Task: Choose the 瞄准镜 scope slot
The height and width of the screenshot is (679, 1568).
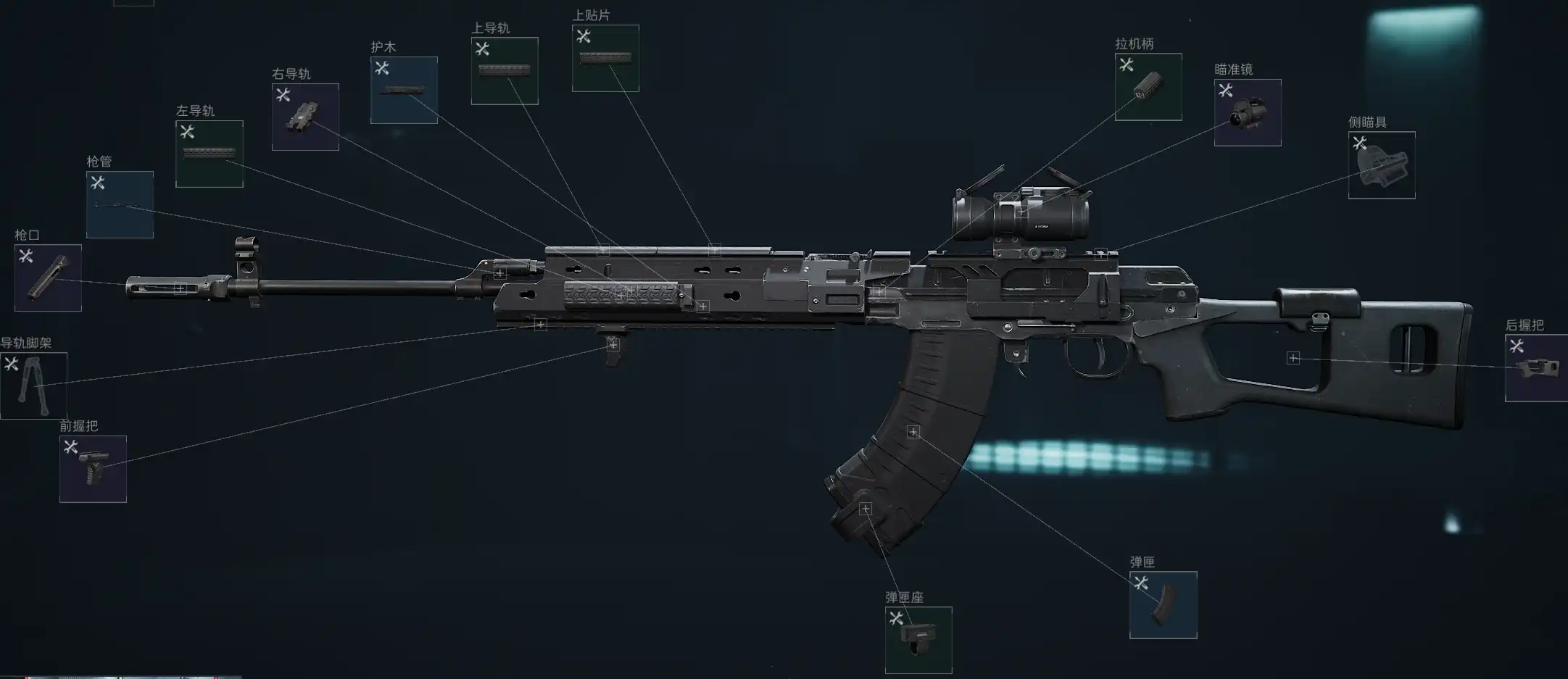Action: click(1248, 112)
